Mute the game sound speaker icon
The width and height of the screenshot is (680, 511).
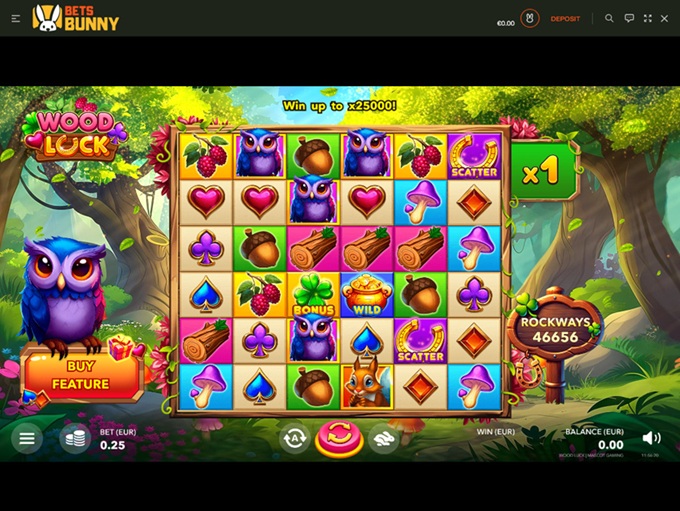point(651,438)
